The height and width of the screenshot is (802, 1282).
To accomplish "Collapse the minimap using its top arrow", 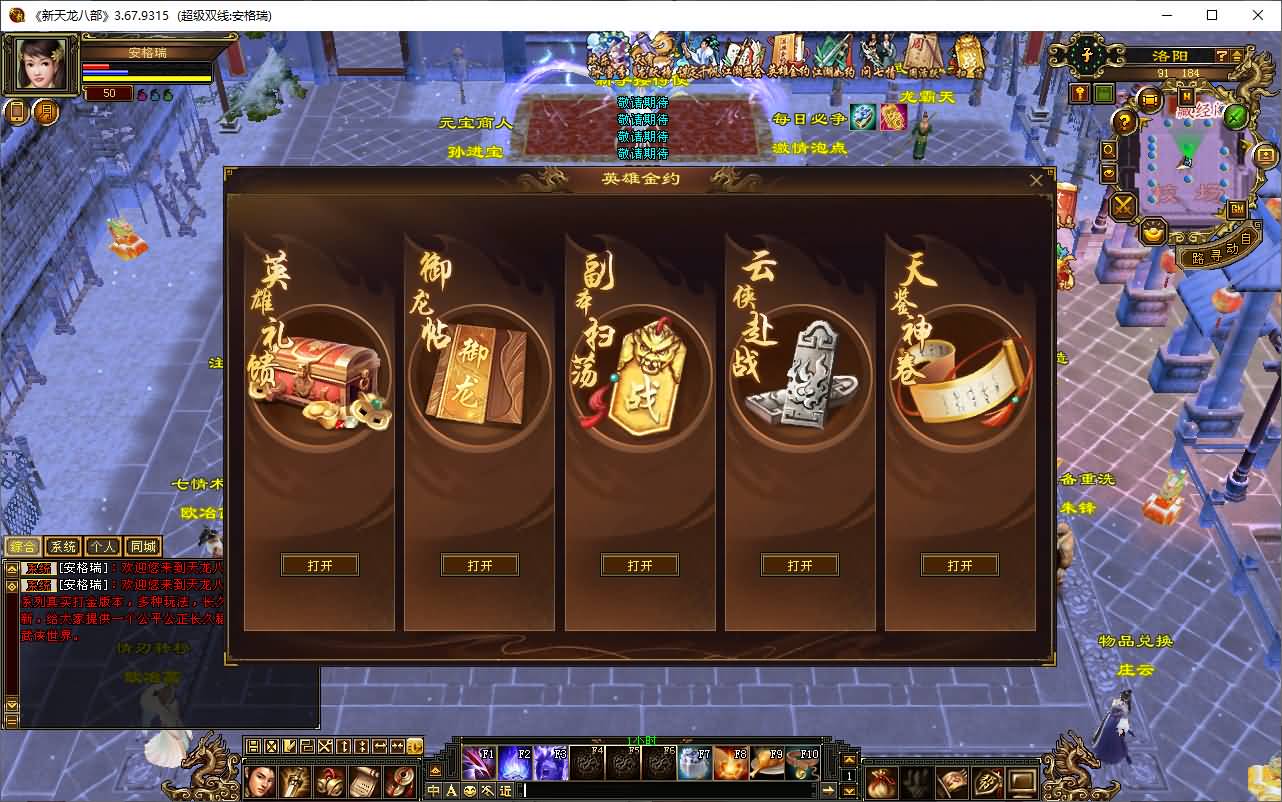I will pyautogui.click(x=1235, y=56).
